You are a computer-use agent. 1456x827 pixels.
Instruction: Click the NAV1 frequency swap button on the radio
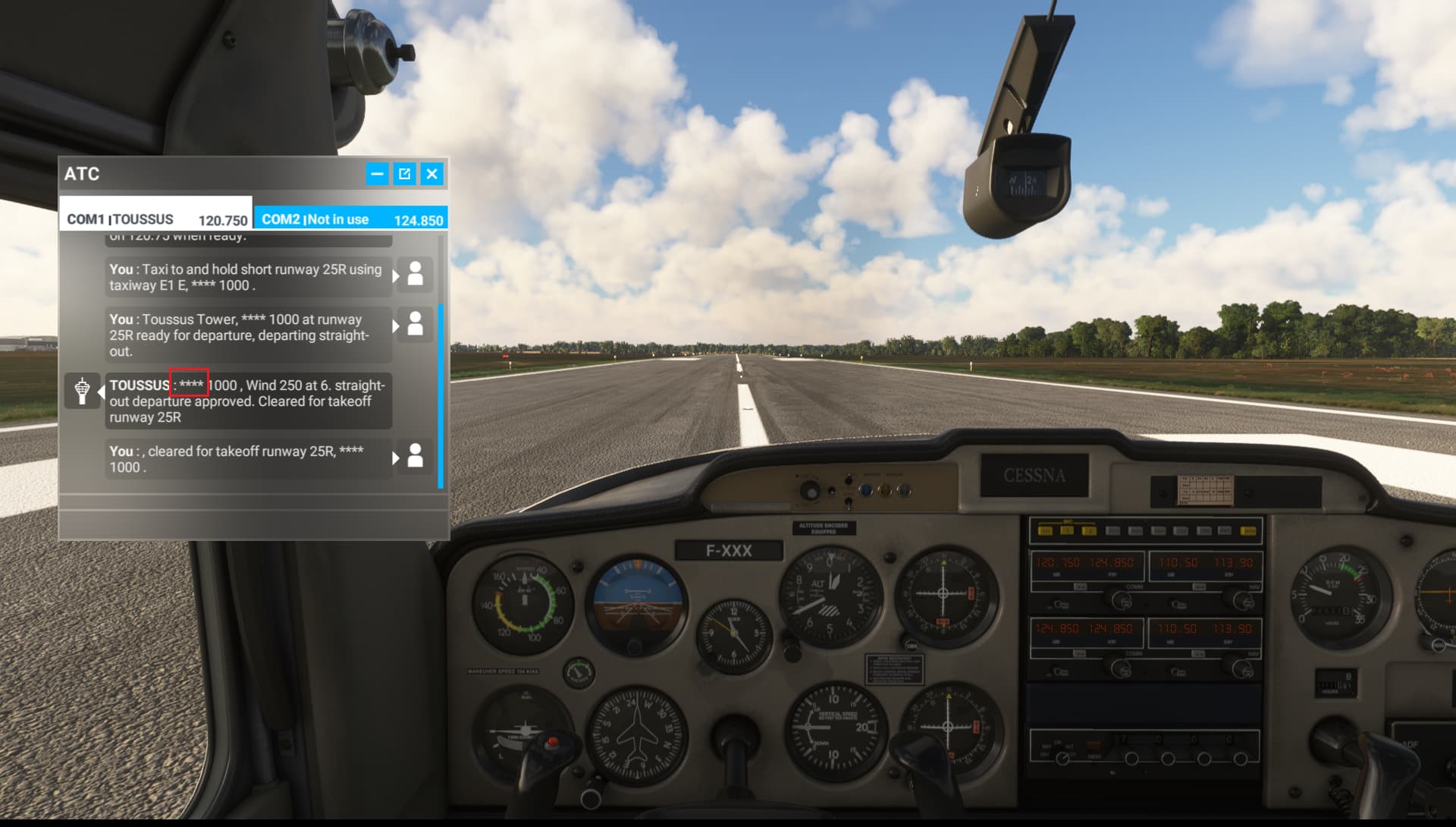coord(1200,587)
